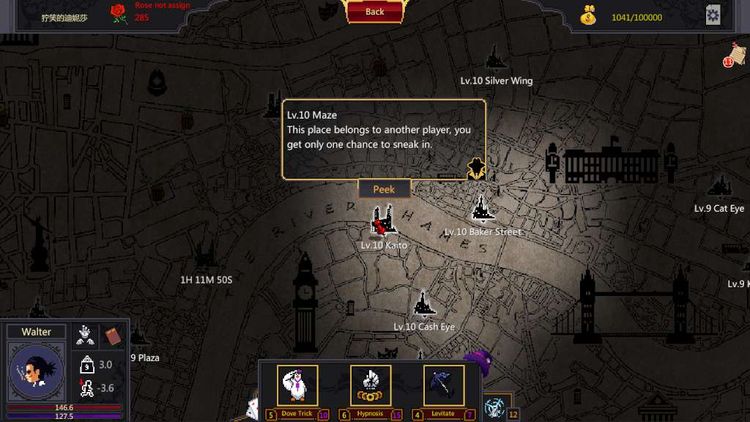
Task: Open the red book icon
Action: pos(112,335)
